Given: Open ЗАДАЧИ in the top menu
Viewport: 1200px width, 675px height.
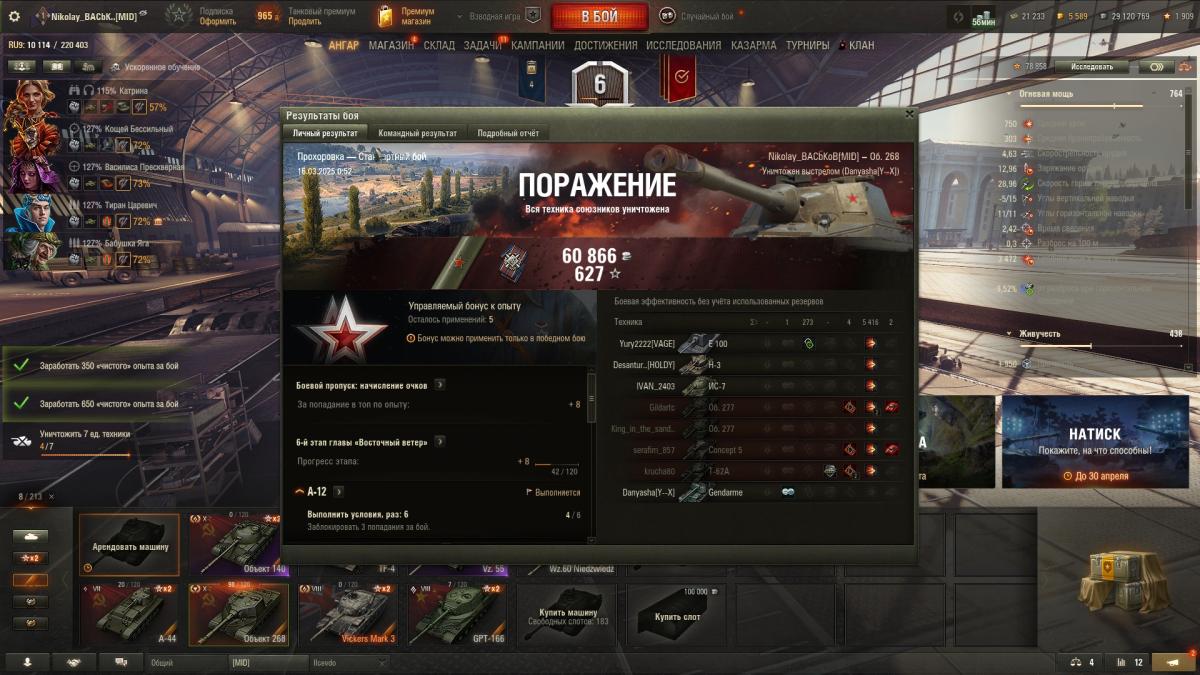Looking at the screenshot, I should pos(483,46).
